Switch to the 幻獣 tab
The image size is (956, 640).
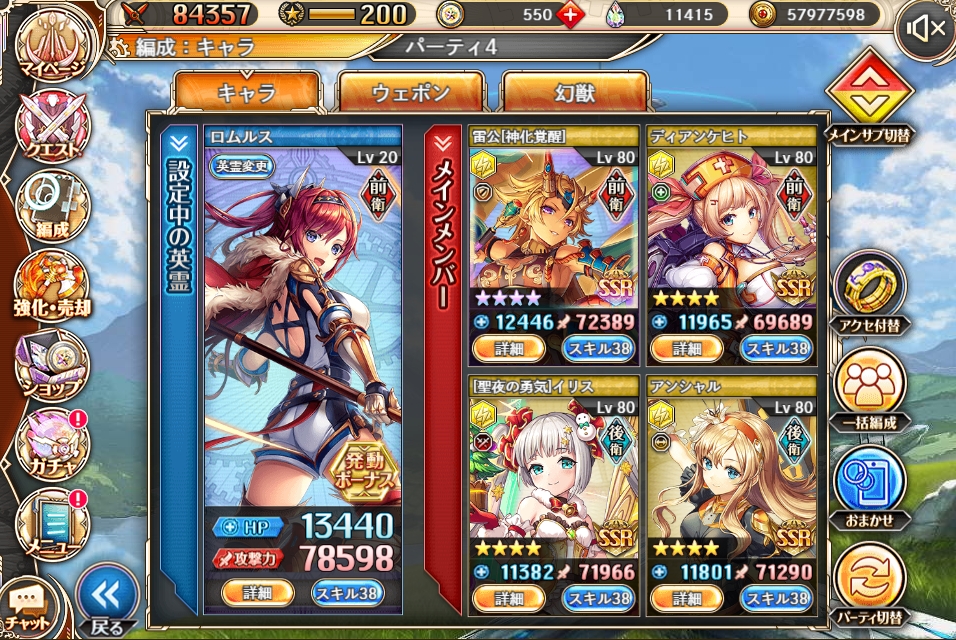tap(574, 94)
